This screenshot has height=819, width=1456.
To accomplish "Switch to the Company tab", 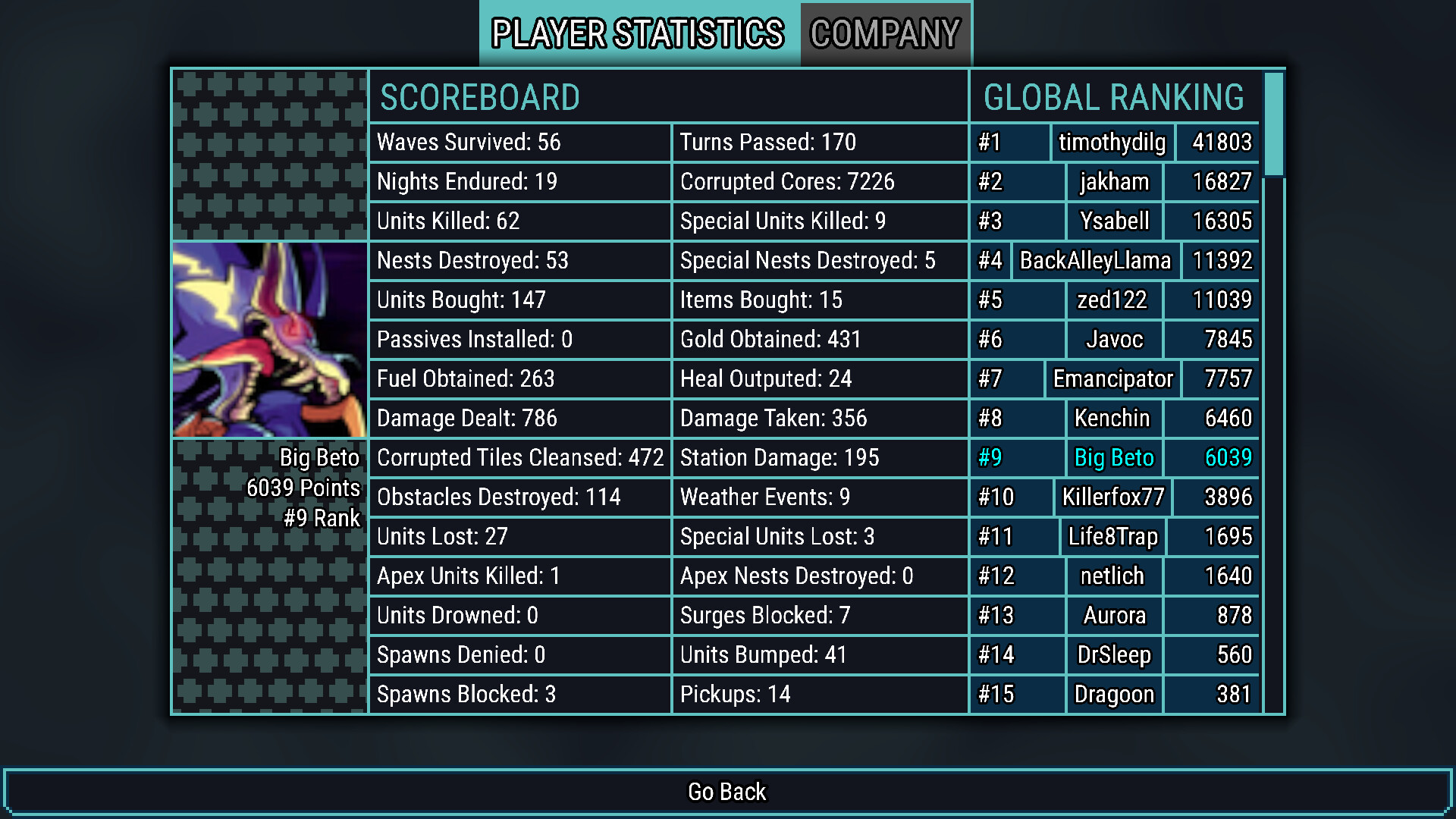I will pyautogui.click(x=885, y=33).
